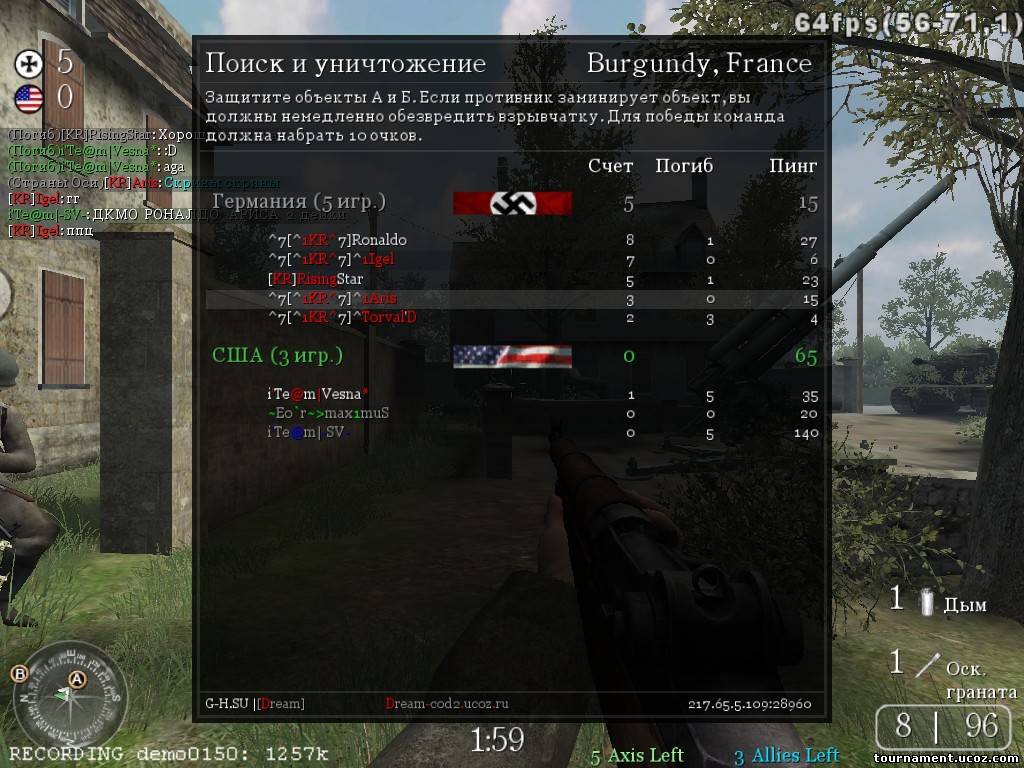
Task: Open the compass minimap
Action: [x=67, y=700]
